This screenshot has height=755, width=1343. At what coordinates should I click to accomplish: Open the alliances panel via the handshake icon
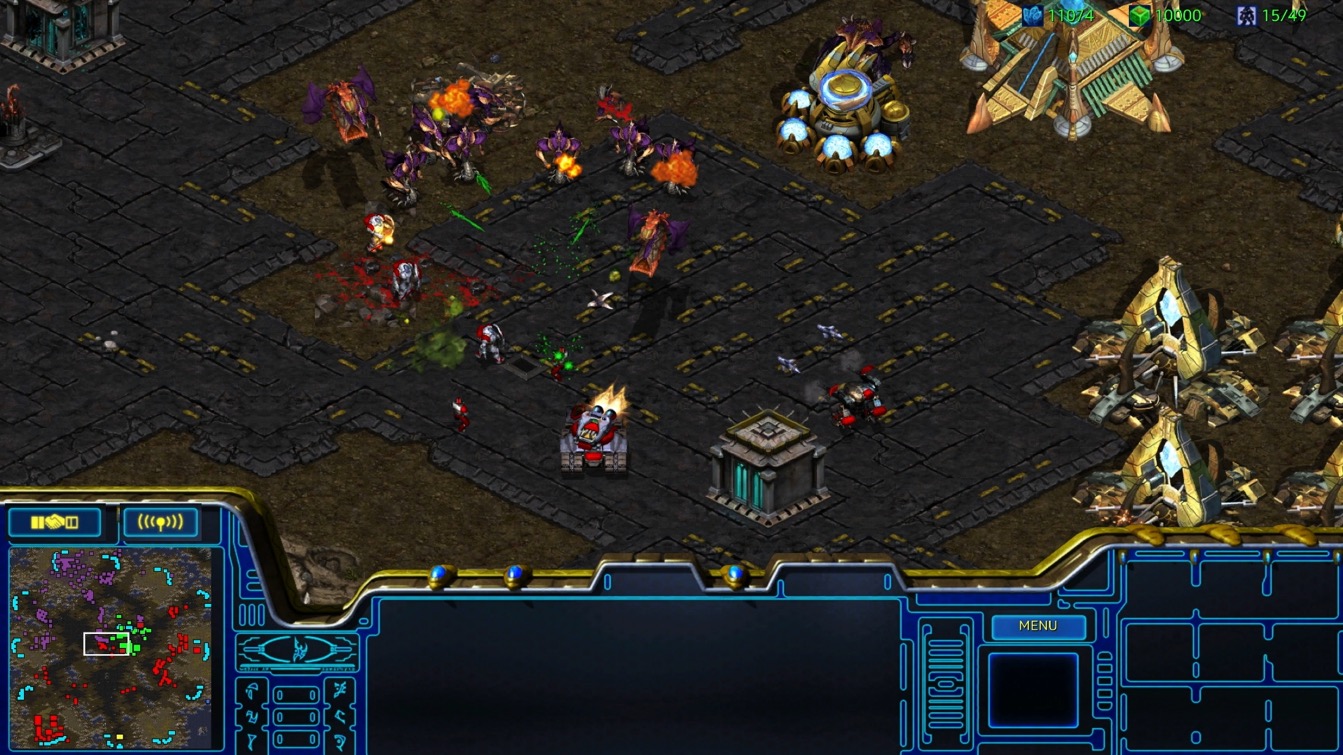pyautogui.click(x=53, y=520)
